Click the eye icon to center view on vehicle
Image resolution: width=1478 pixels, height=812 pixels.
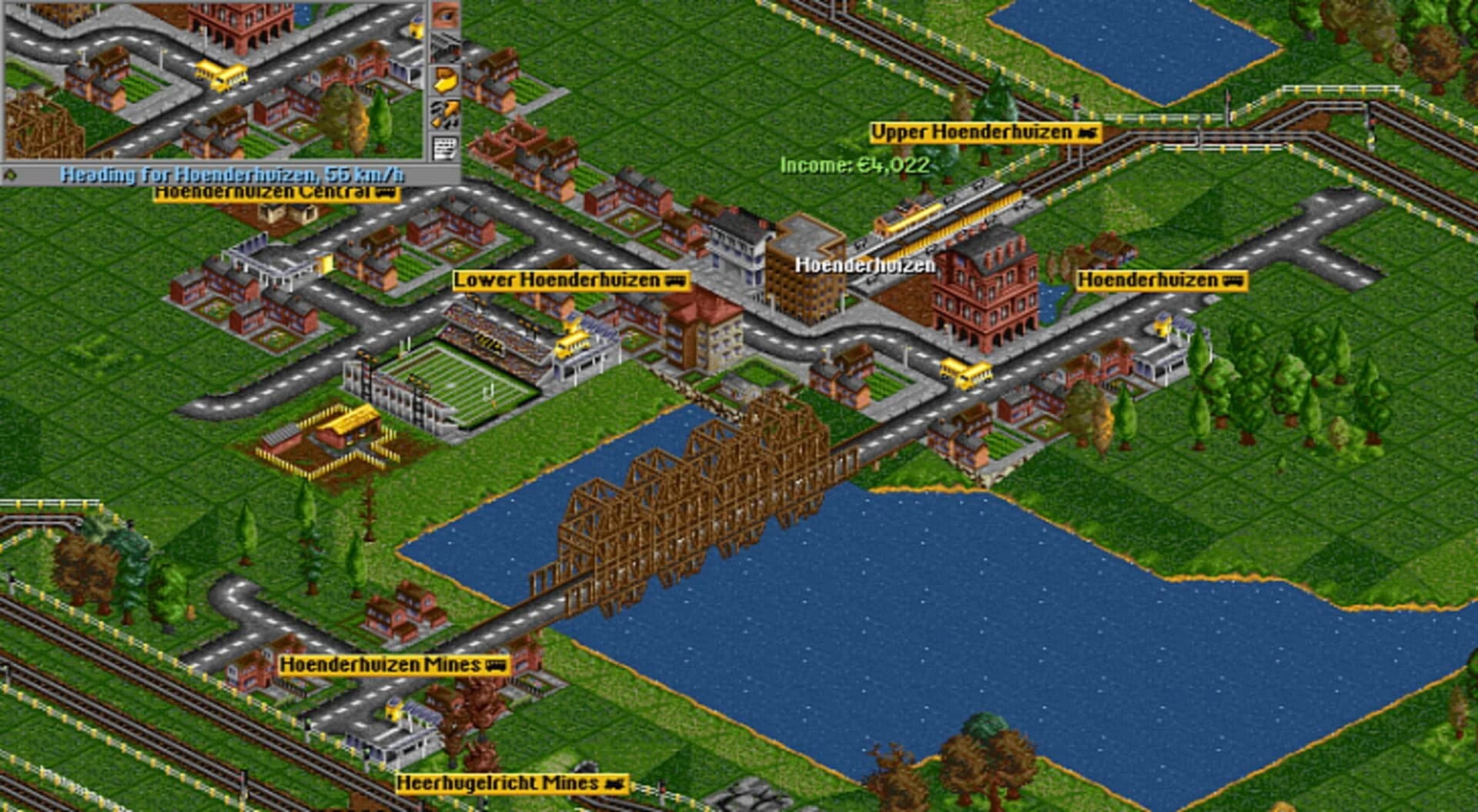tap(446, 15)
